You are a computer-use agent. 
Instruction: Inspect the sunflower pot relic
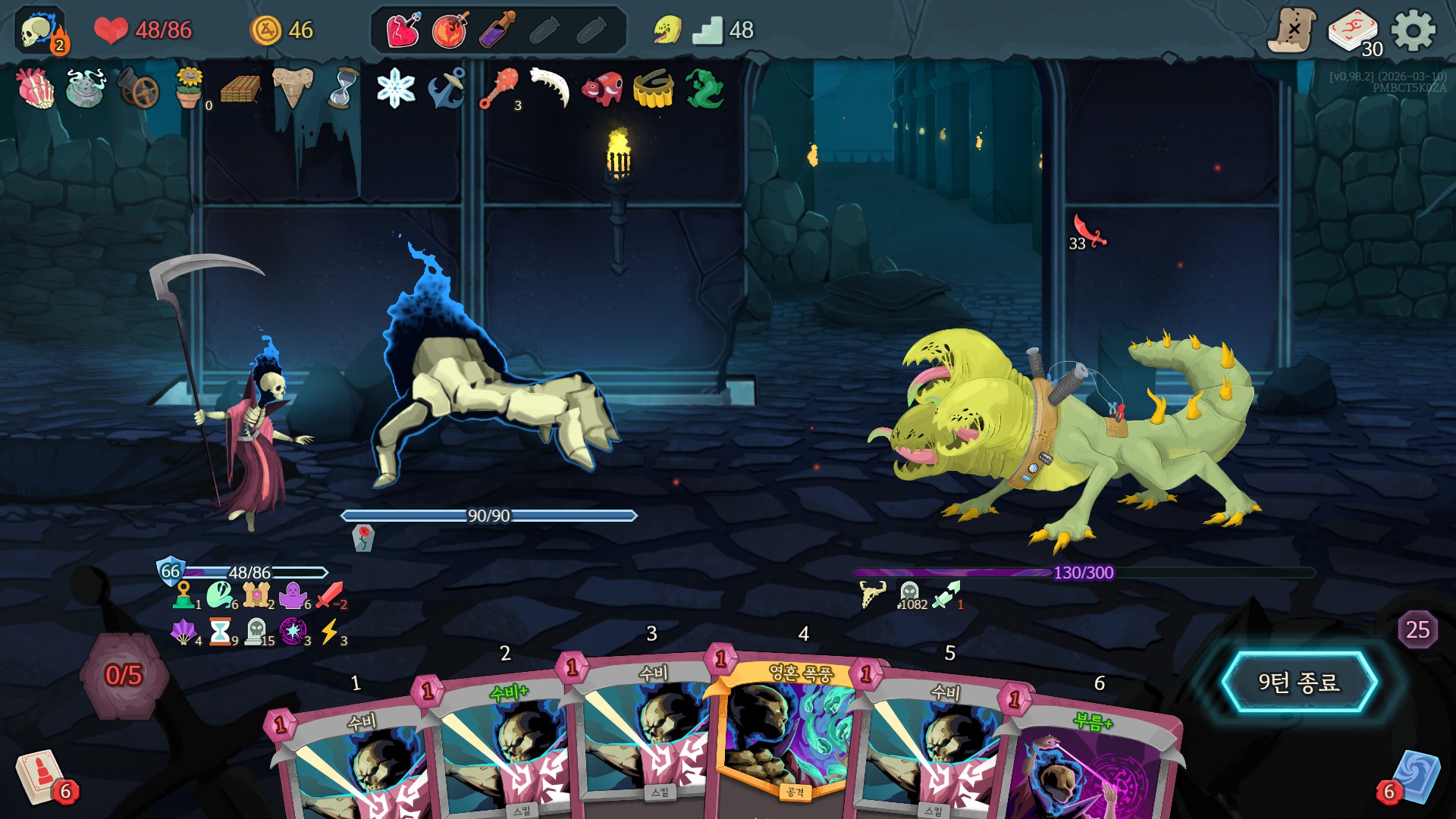click(189, 89)
